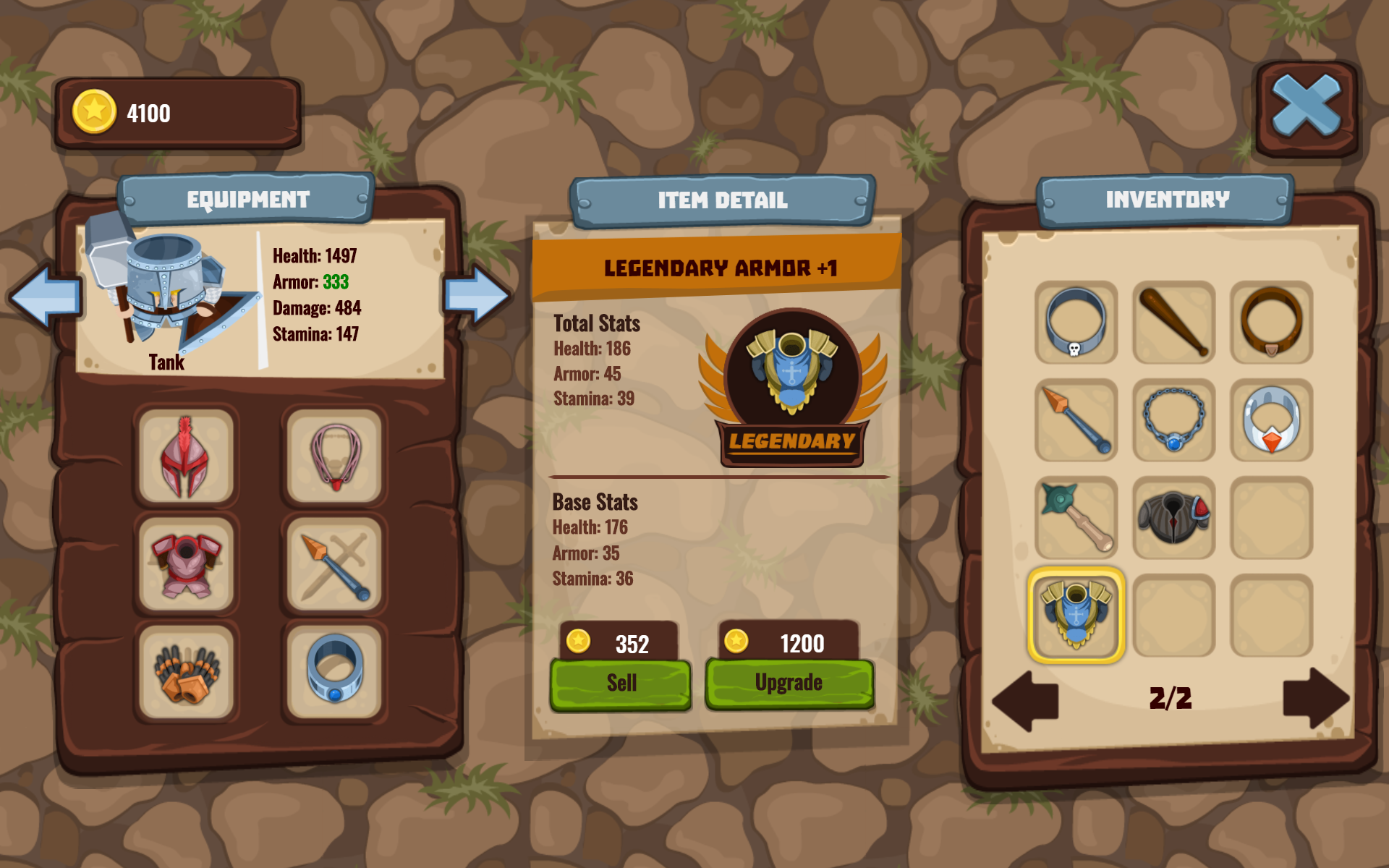The width and height of the screenshot is (1389, 868).
Task: Select the blue chain necklace in inventory
Action: pyautogui.click(x=1173, y=420)
